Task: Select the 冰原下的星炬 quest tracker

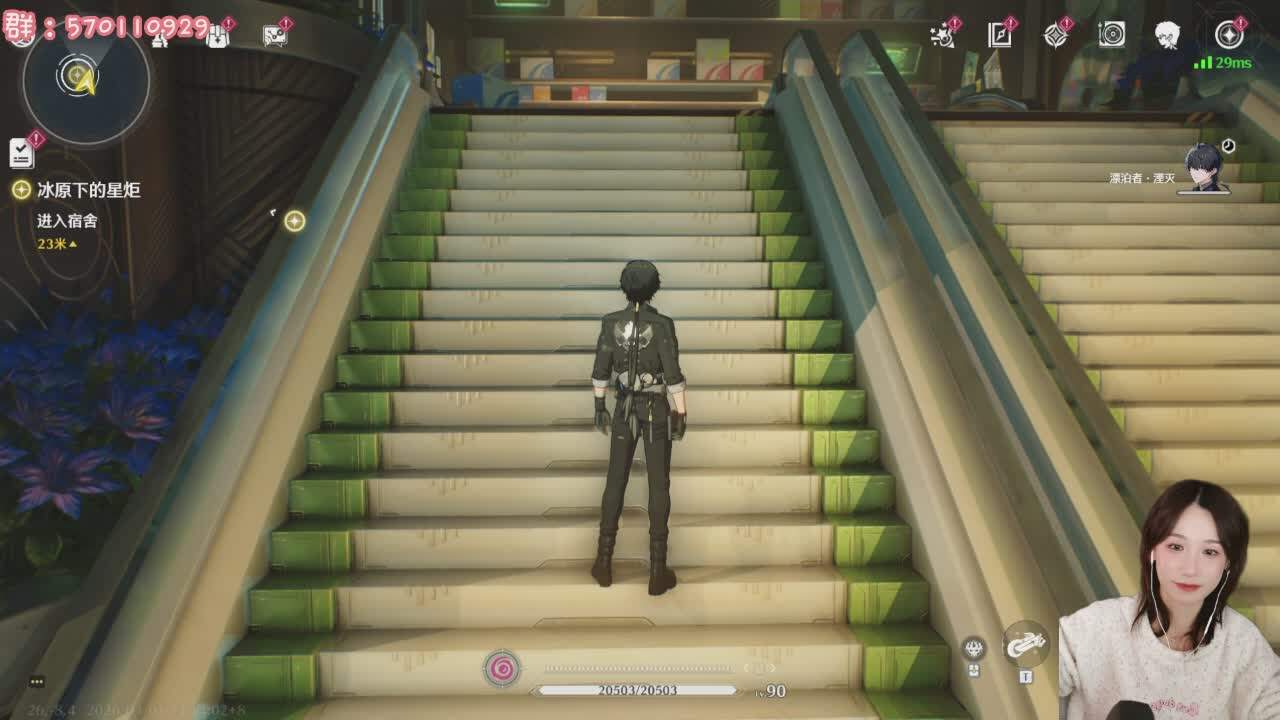Action: (x=88, y=190)
